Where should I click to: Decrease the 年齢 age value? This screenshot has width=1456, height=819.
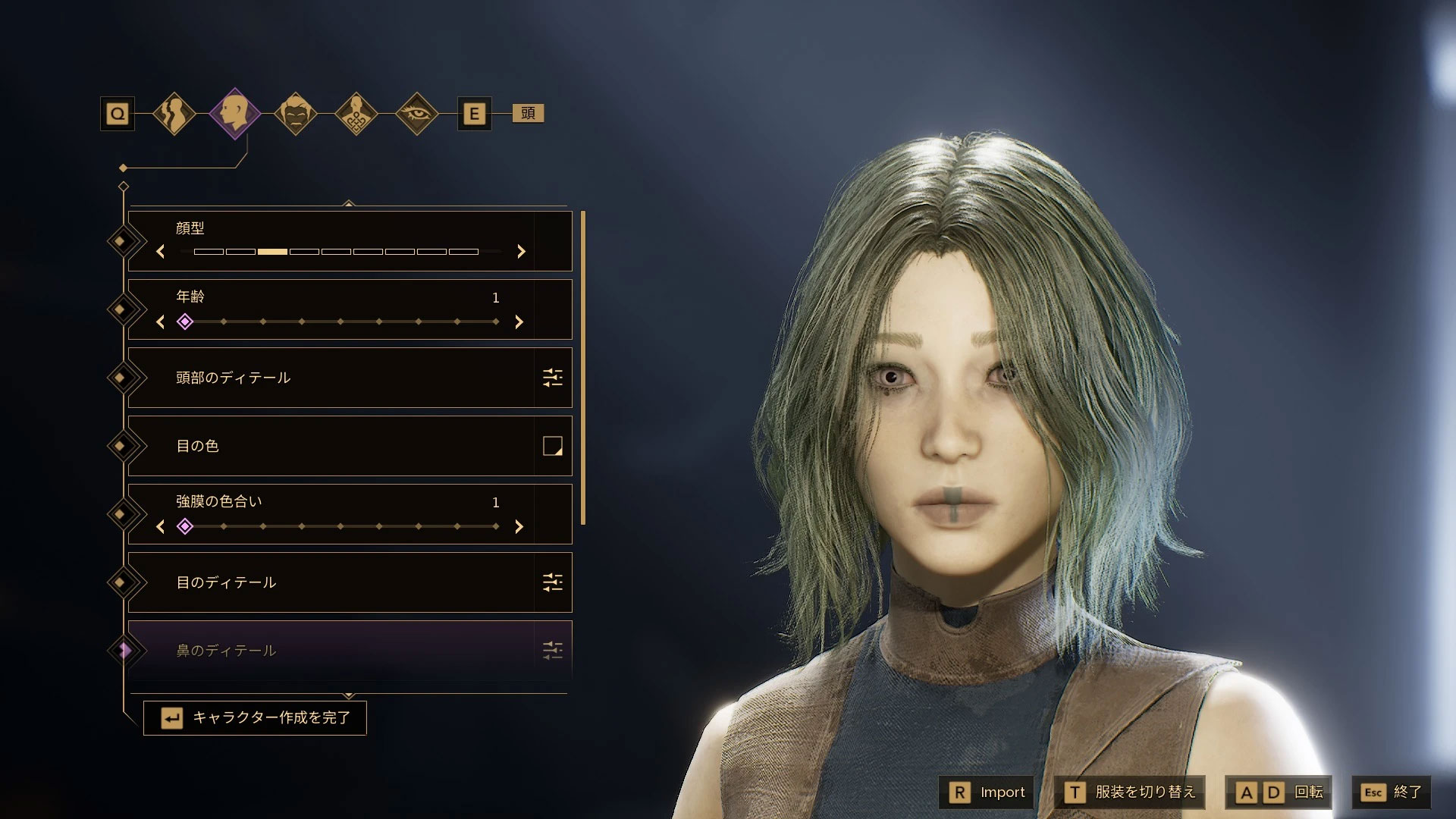(160, 322)
